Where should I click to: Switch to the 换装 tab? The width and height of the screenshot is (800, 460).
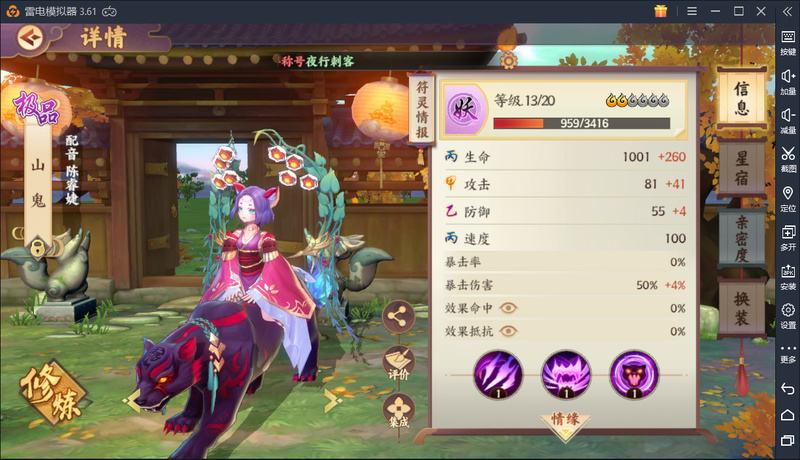[742, 308]
